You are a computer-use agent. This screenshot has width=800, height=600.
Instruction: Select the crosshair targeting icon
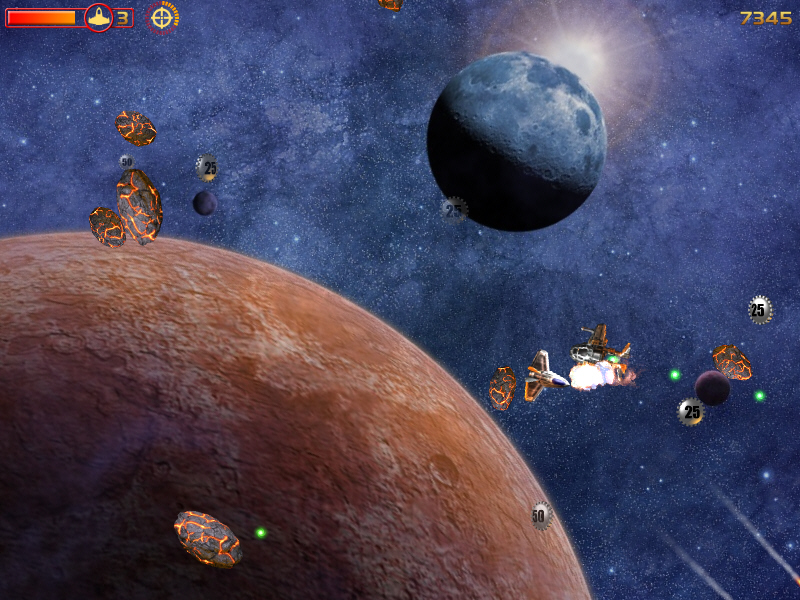coord(163,16)
